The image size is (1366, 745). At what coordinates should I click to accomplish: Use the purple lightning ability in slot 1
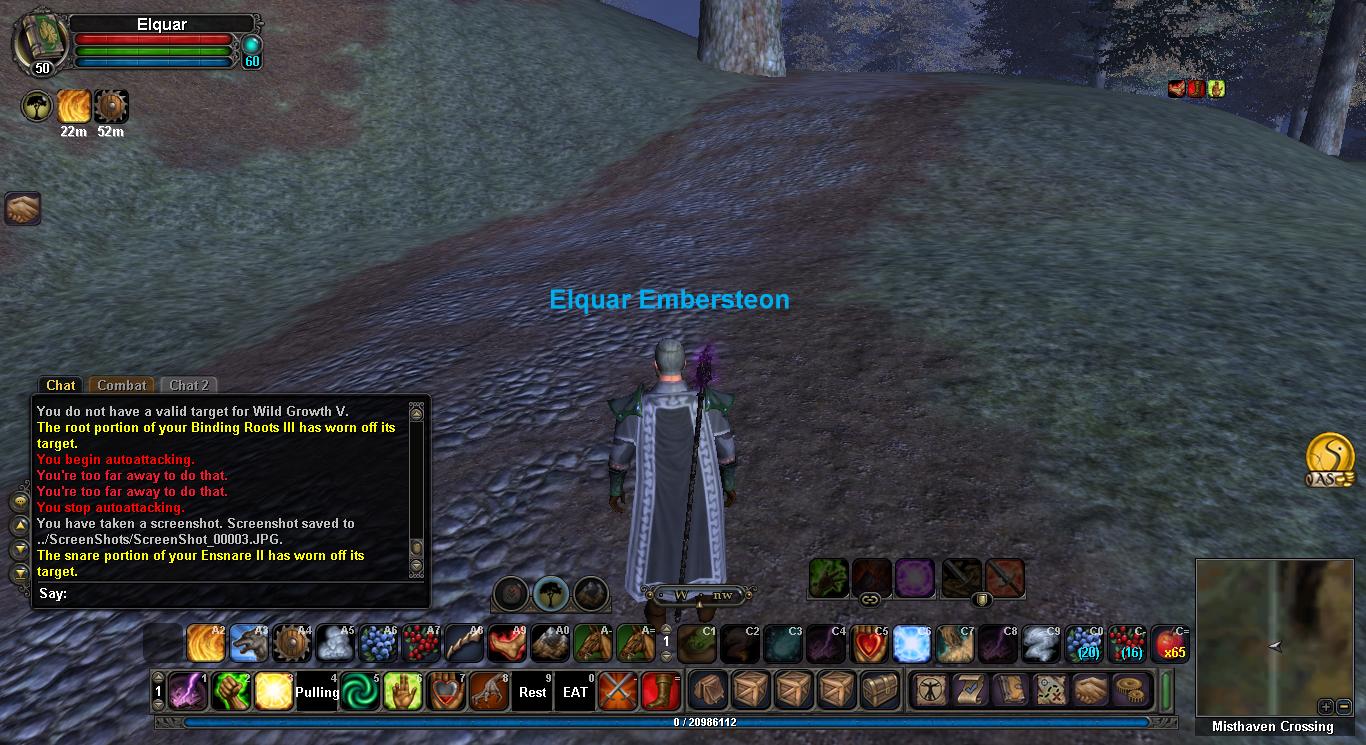[188, 691]
